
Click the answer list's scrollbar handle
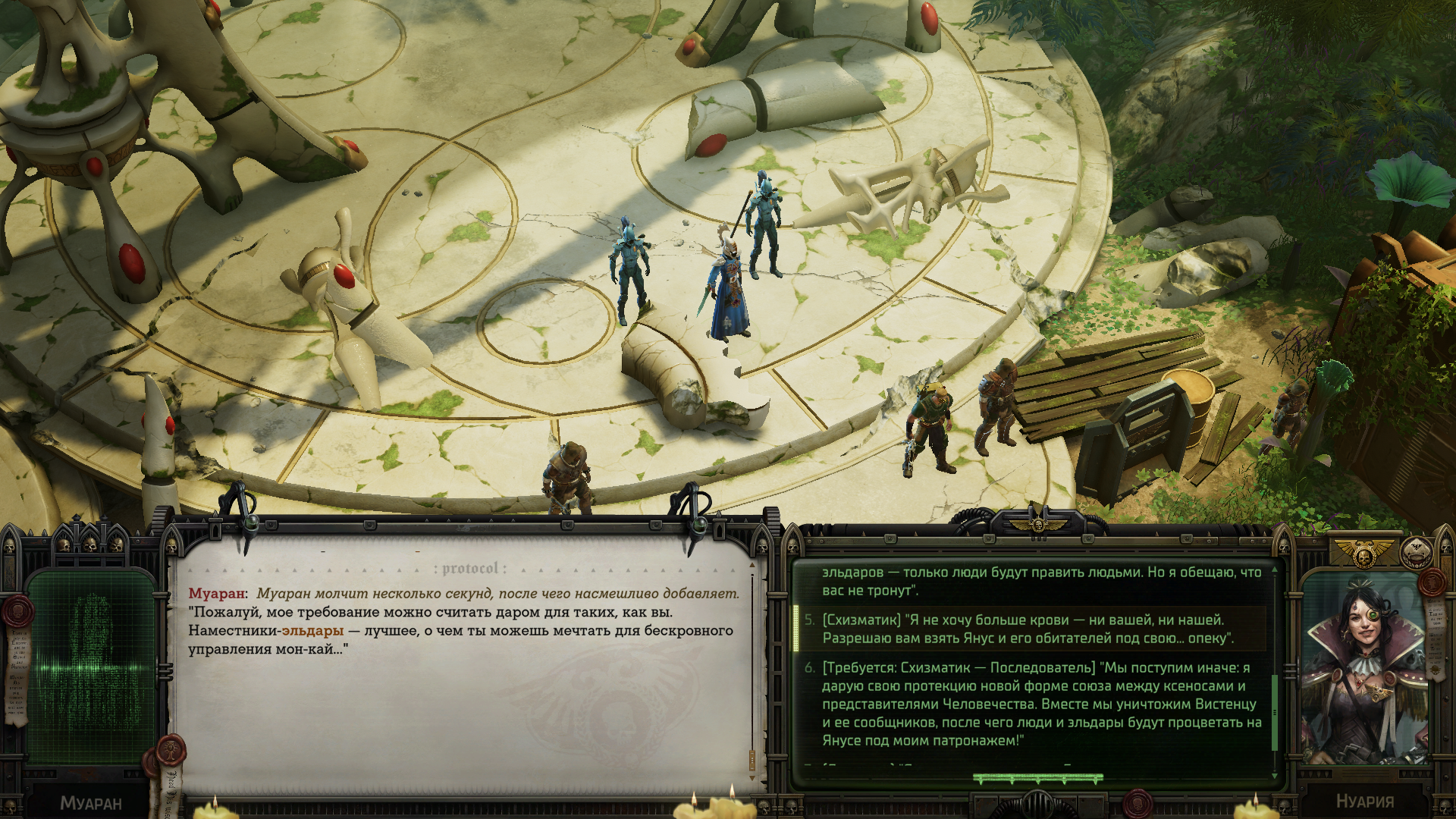coord(1275,711)
